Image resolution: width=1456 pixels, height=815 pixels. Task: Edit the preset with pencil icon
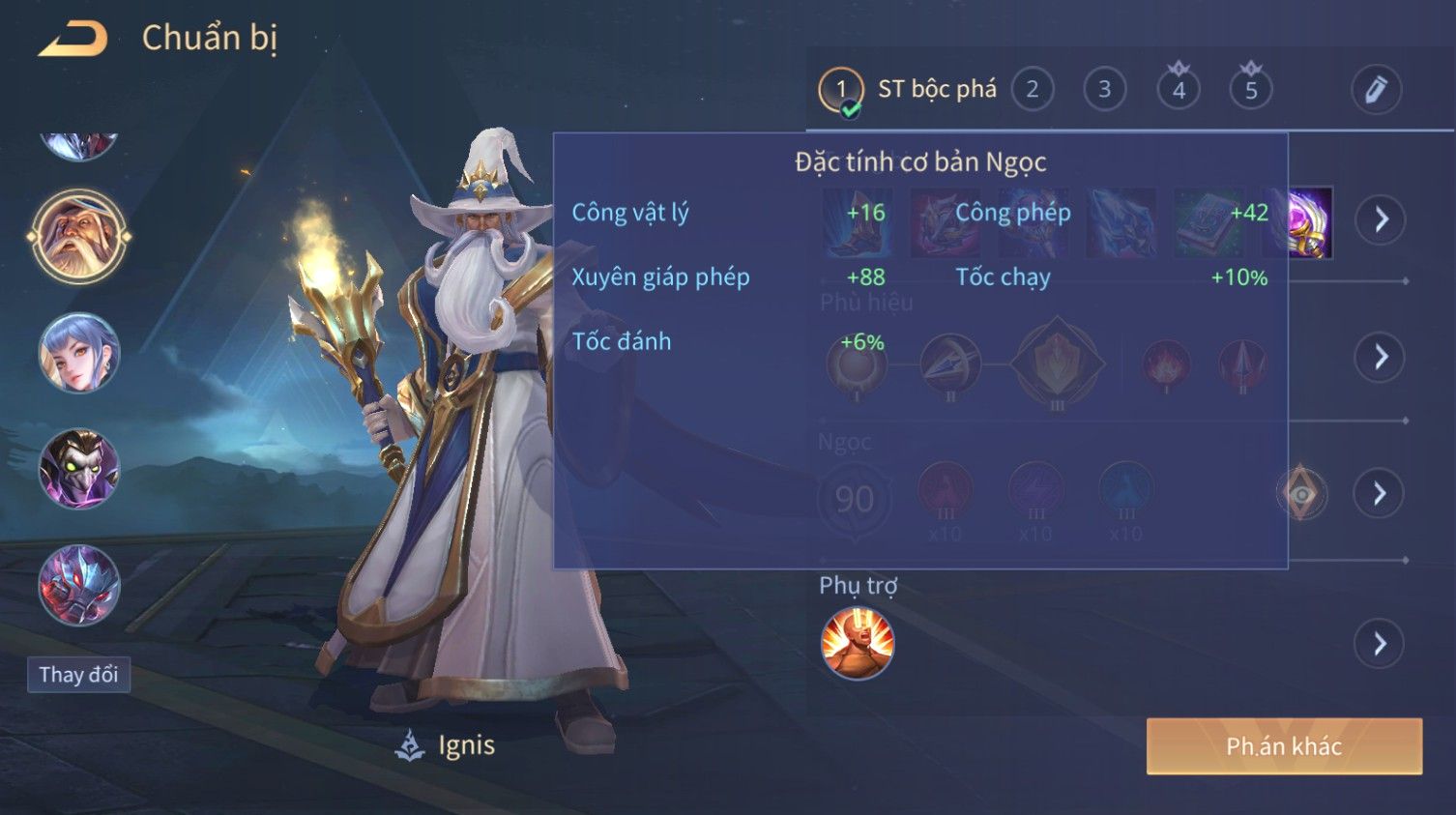pyautogui.click(x=1375, y=90)
